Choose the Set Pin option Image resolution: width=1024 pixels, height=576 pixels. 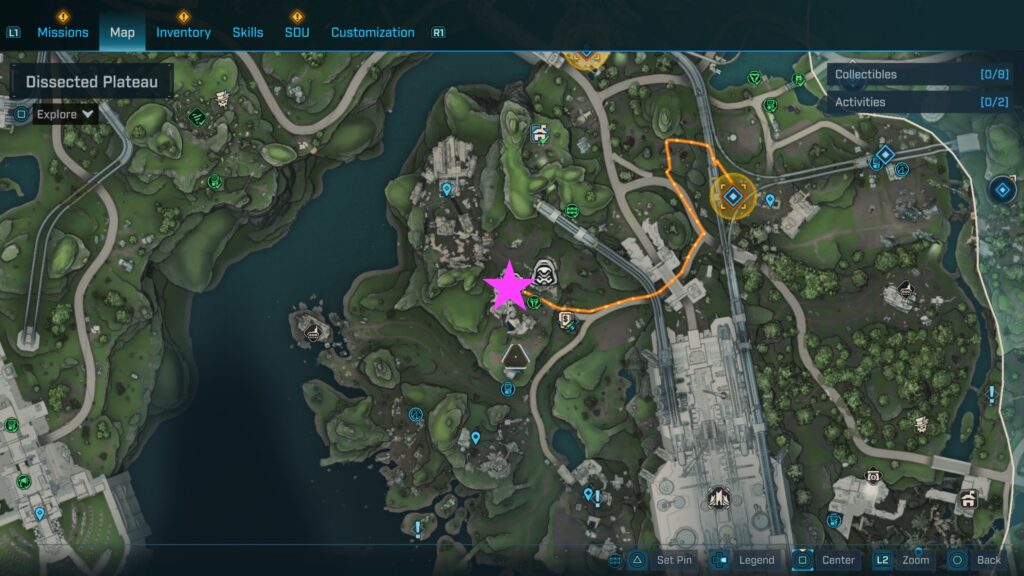(x=662, y=560)
